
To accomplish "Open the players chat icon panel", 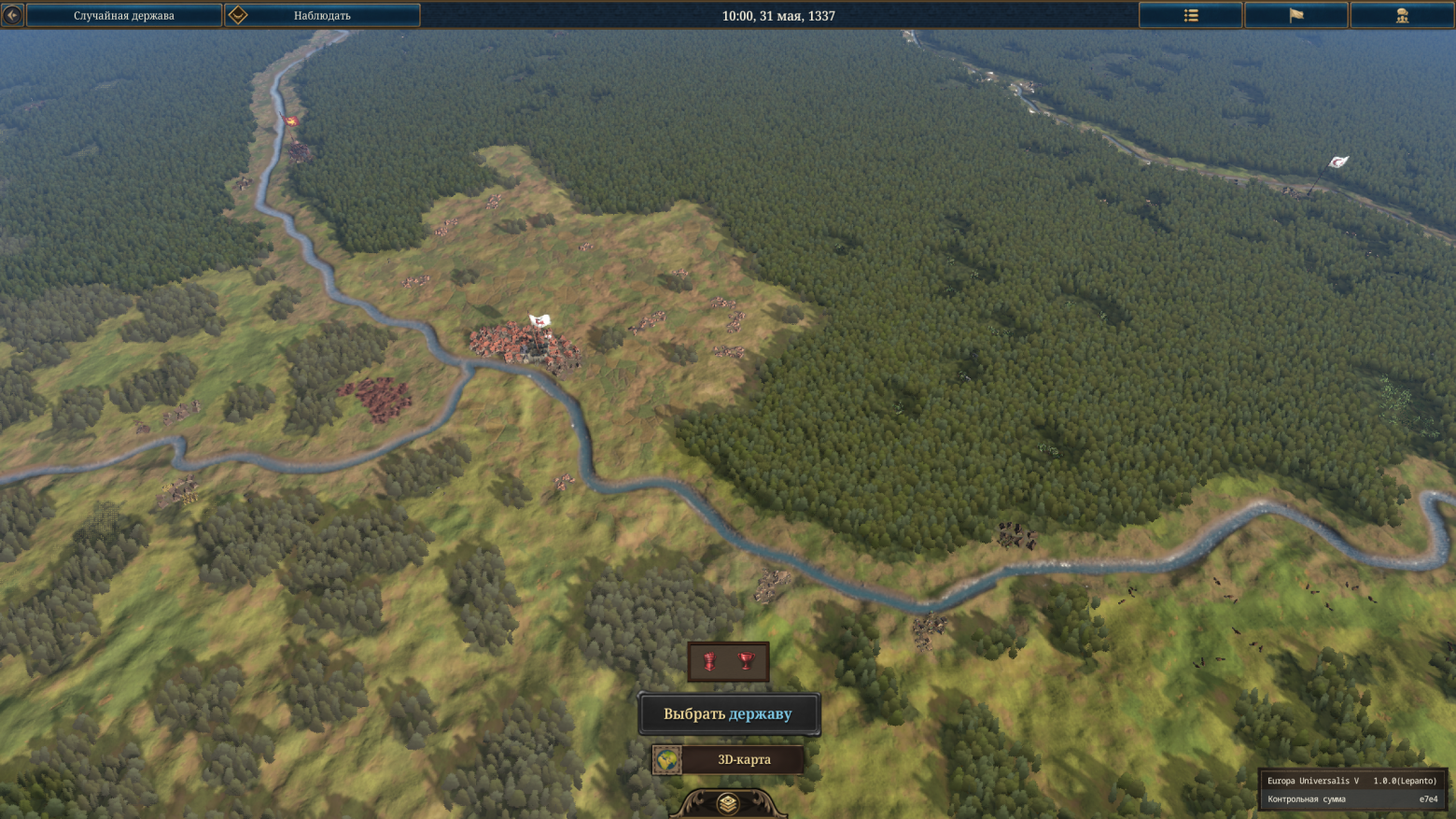I will (x=1401, y=16).
